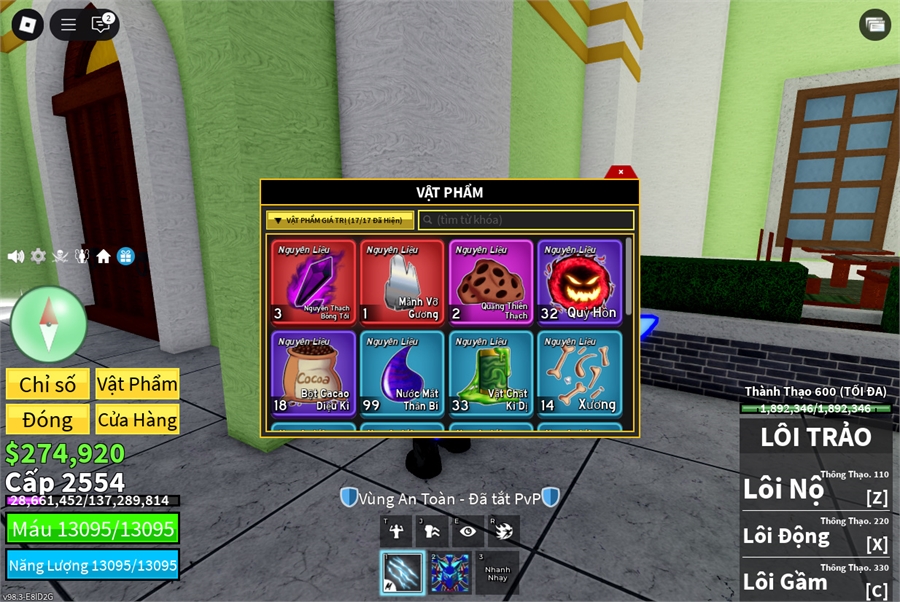This screenshot has height=602, width=900.
Task: Focus the item keyword search field
Action: 526,220
